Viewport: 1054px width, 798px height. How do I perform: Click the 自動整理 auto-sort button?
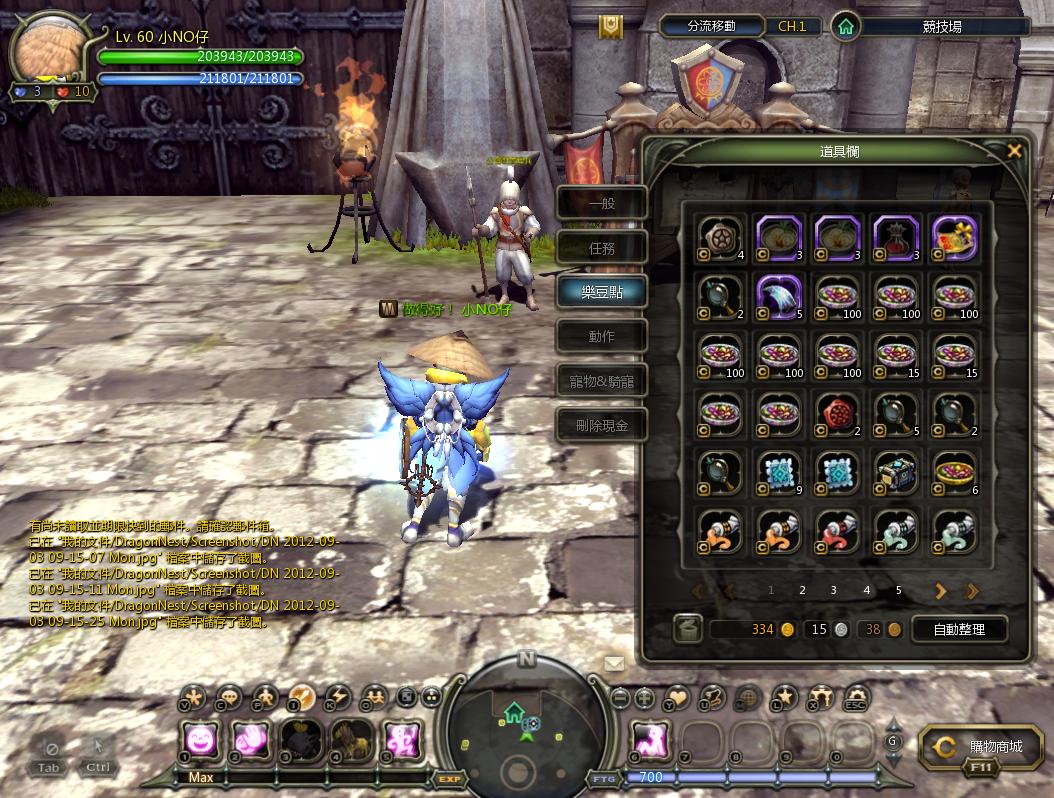pyautogui.click(x=958, y=629)
